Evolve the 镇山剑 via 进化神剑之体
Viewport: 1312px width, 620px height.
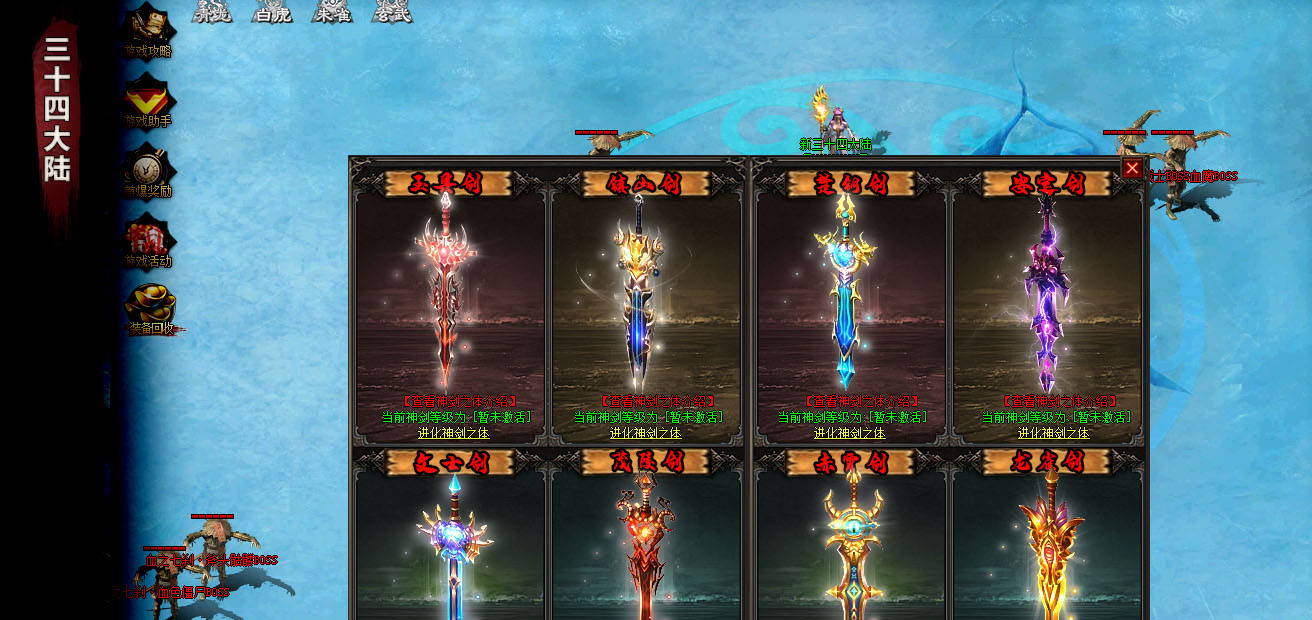coord(646,433)
